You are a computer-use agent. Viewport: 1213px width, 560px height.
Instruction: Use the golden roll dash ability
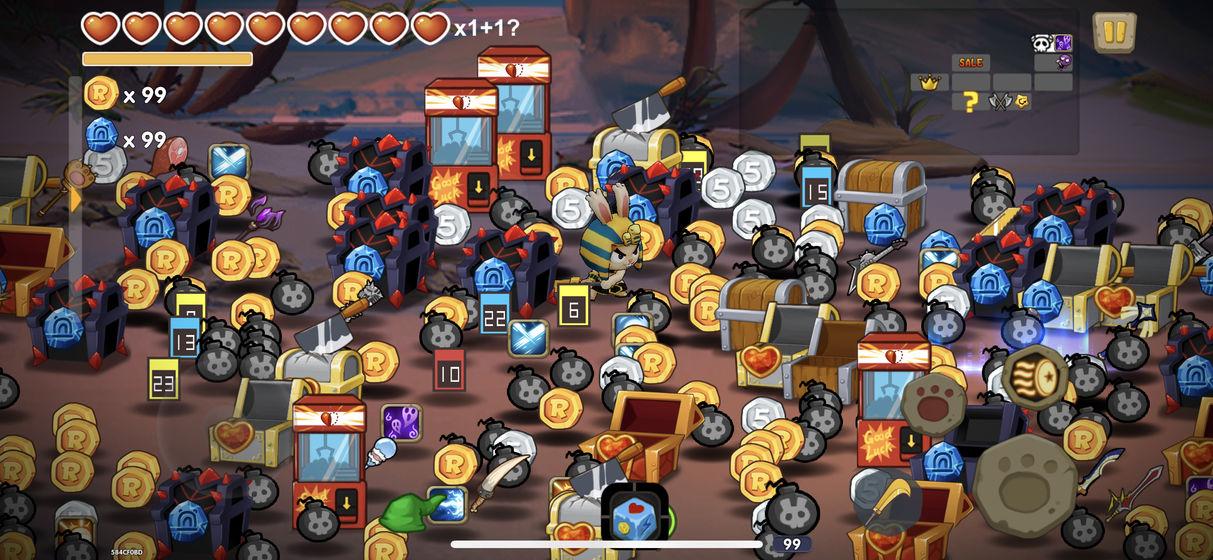point(1036,378)
